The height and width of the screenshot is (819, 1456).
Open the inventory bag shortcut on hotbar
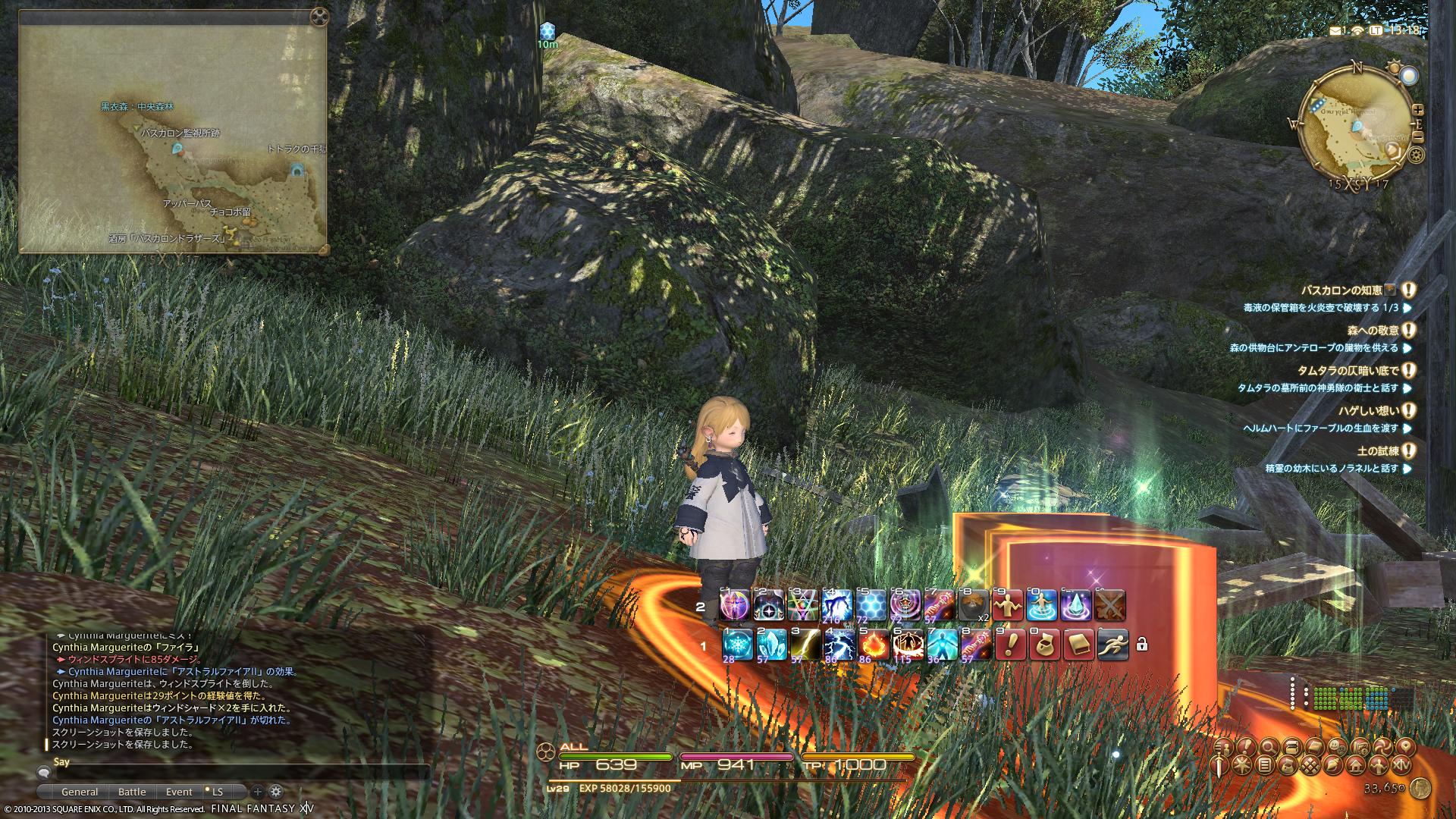tap(1043, 644)
